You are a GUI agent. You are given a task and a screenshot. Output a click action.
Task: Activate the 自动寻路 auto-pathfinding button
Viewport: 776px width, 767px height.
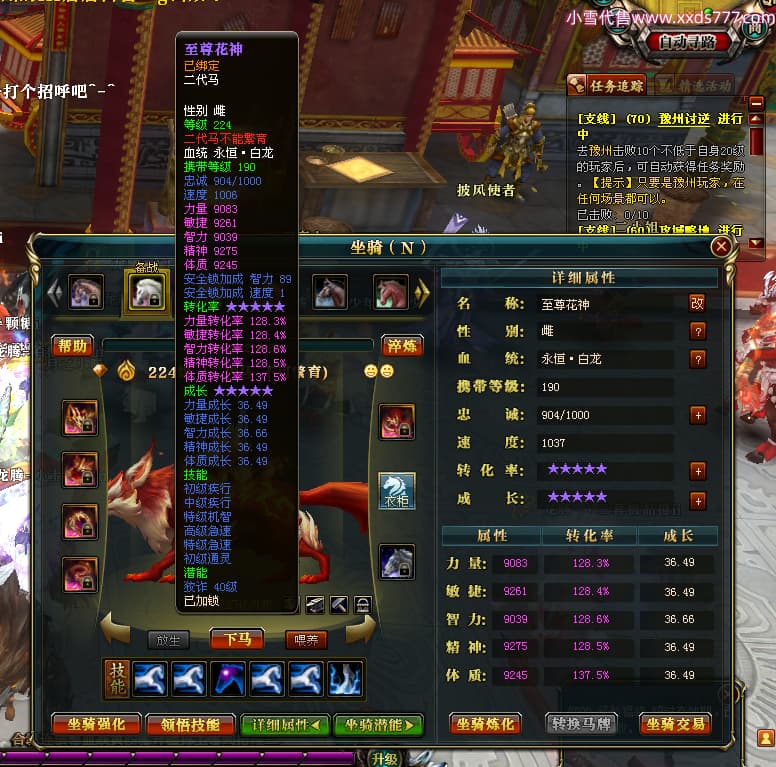pyautogui.click(x=687, y=43)
